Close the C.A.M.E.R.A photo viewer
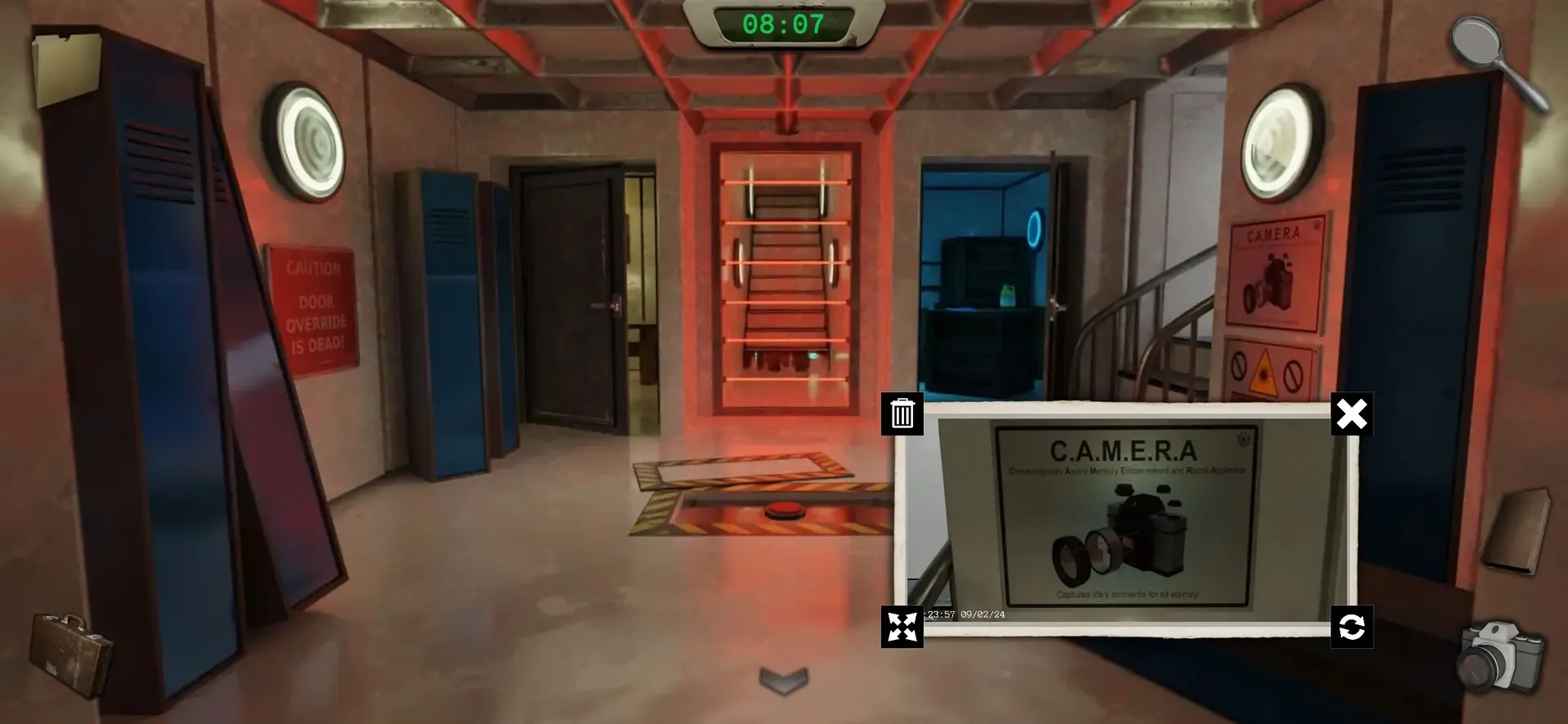The height and width of the screenshot is (724, 1568). tap(1353, 414)
